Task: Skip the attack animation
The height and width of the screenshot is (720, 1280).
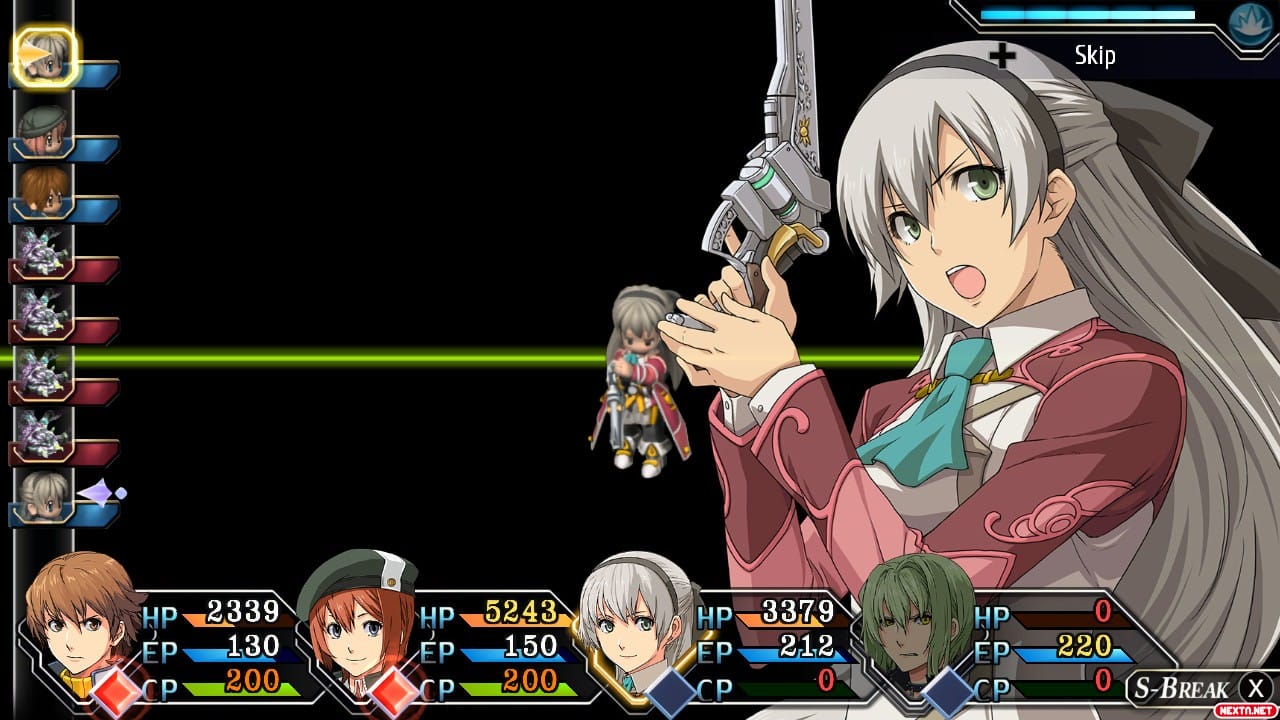Action: pos(1094,55)
